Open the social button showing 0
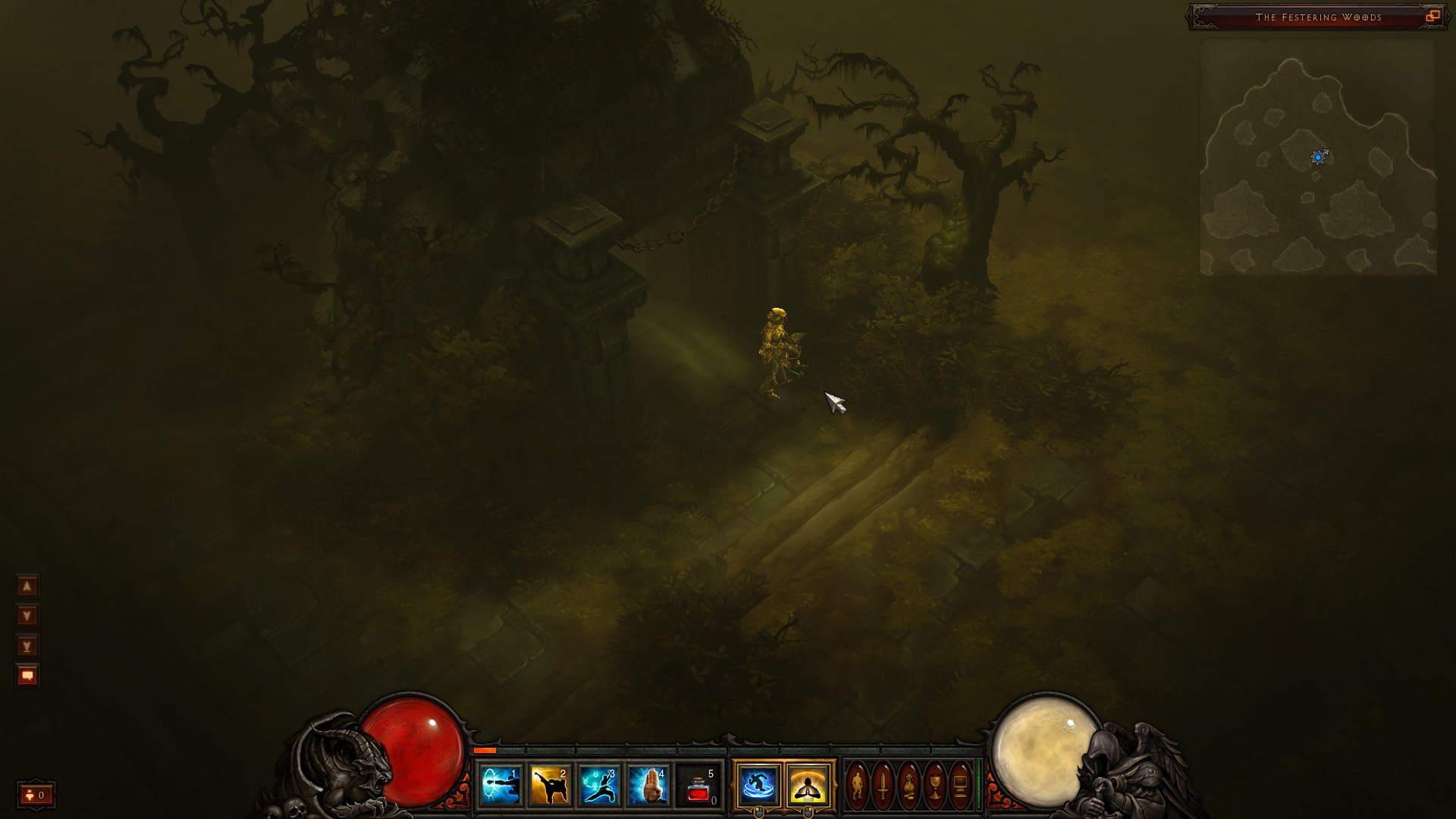The image size is (1456, 819). [36, 795]
